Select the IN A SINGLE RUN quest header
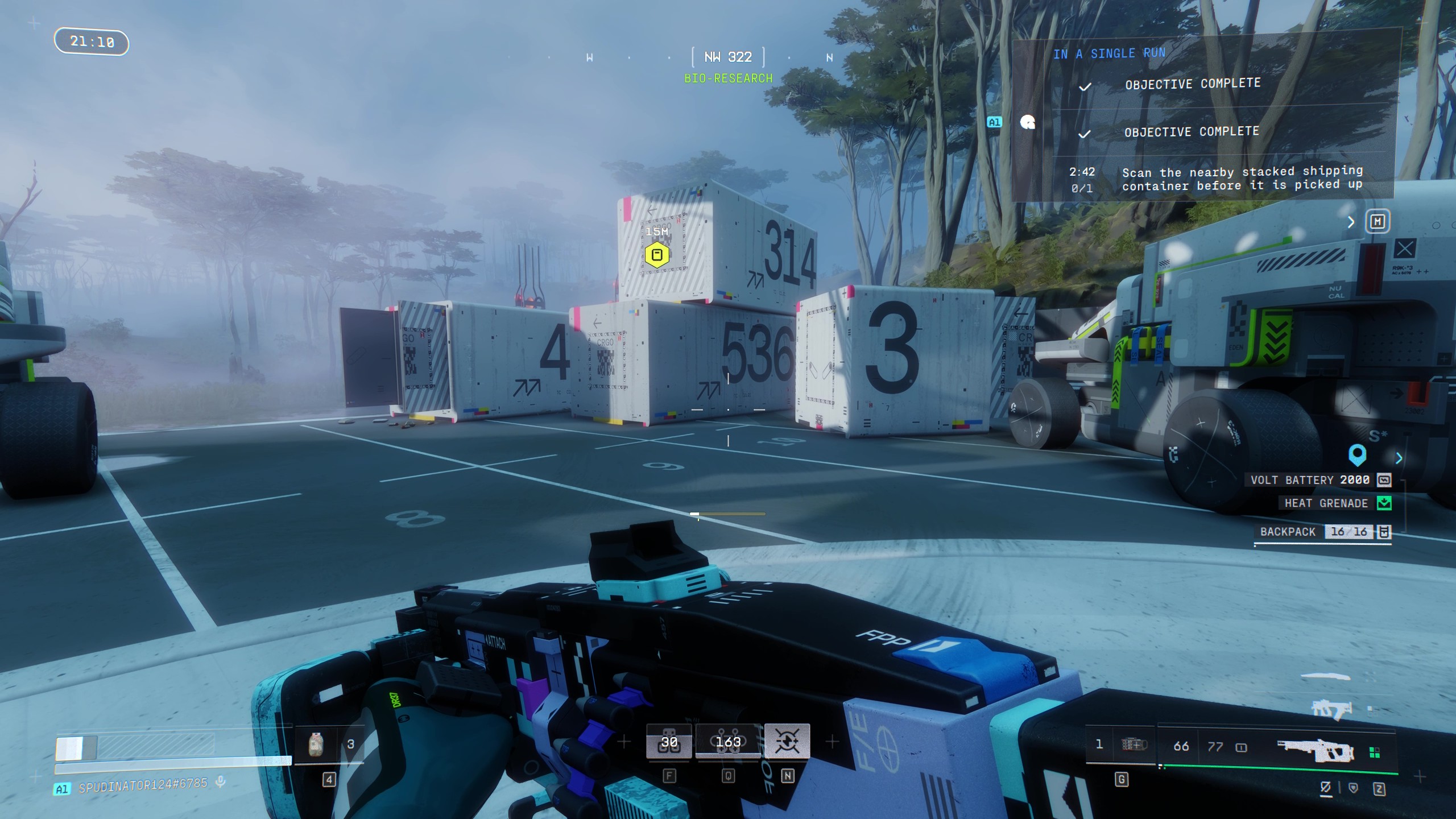Screen dimensions: 1456x819 point(1110,53)
